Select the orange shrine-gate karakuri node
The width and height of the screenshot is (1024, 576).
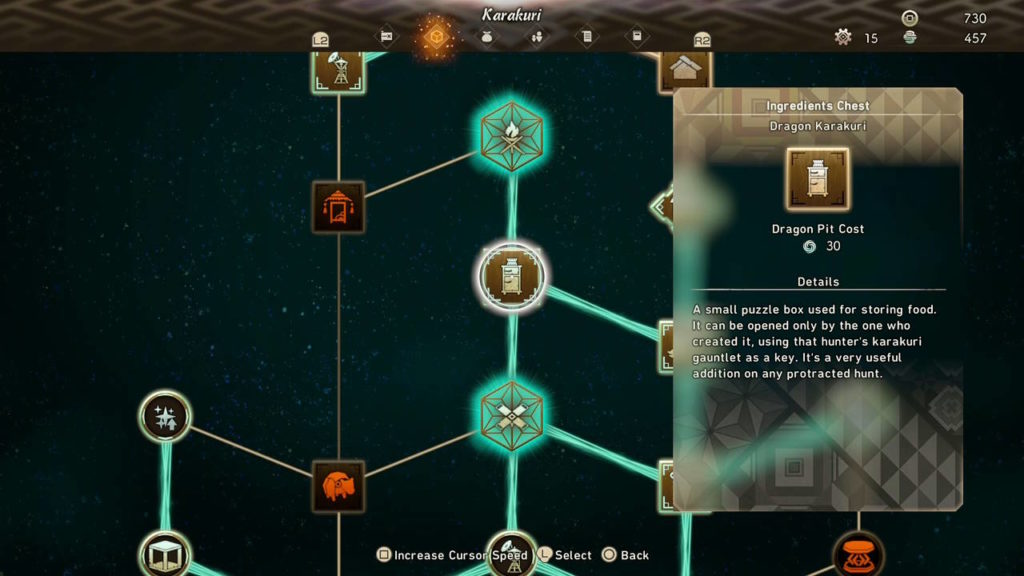[x=338, y=207]
